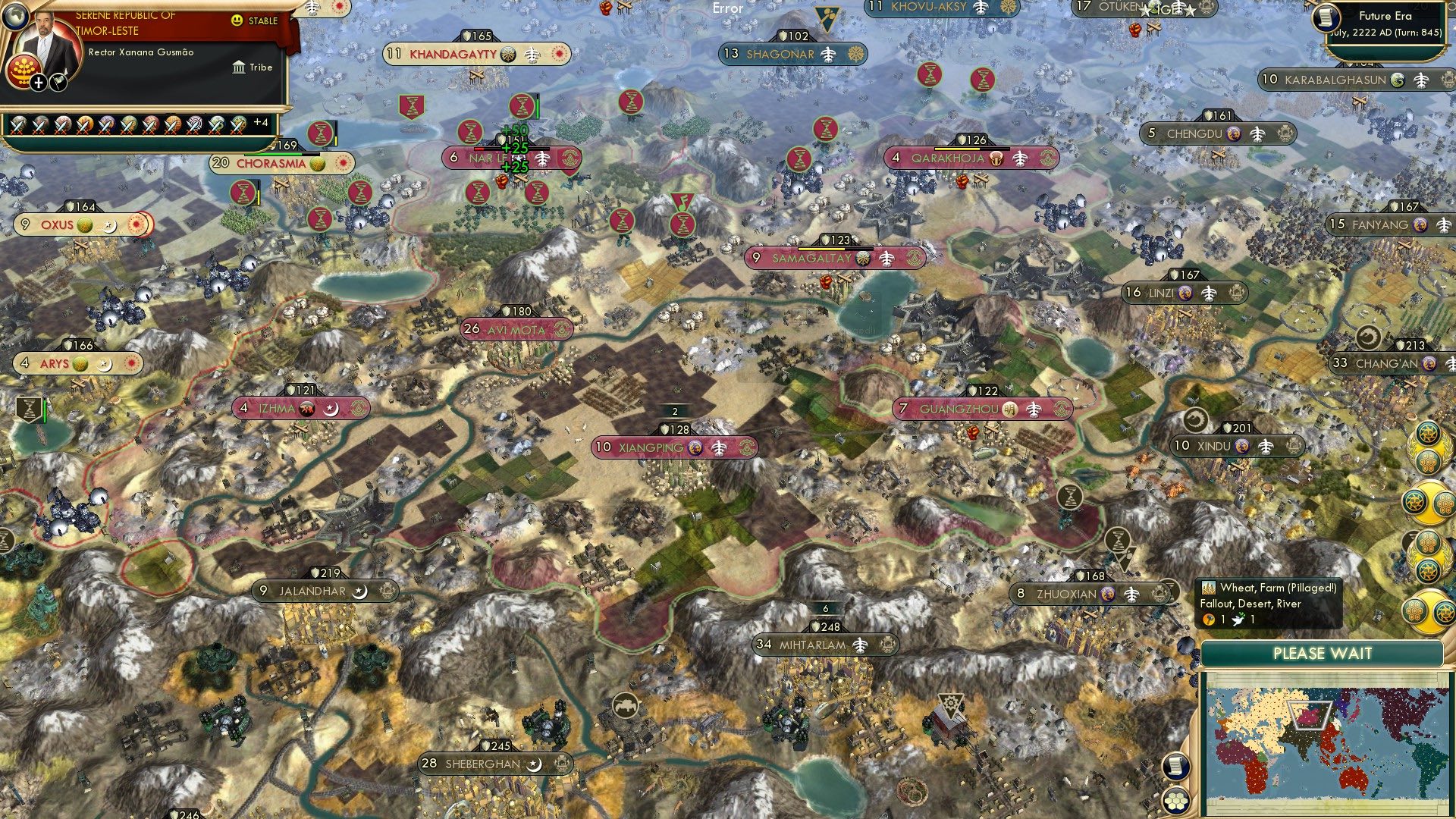Click the flag icon beside the emblem
Image resolution: width=1456 pixels, height=819 pixels.
pyautogui.click(x=58, y=81)
